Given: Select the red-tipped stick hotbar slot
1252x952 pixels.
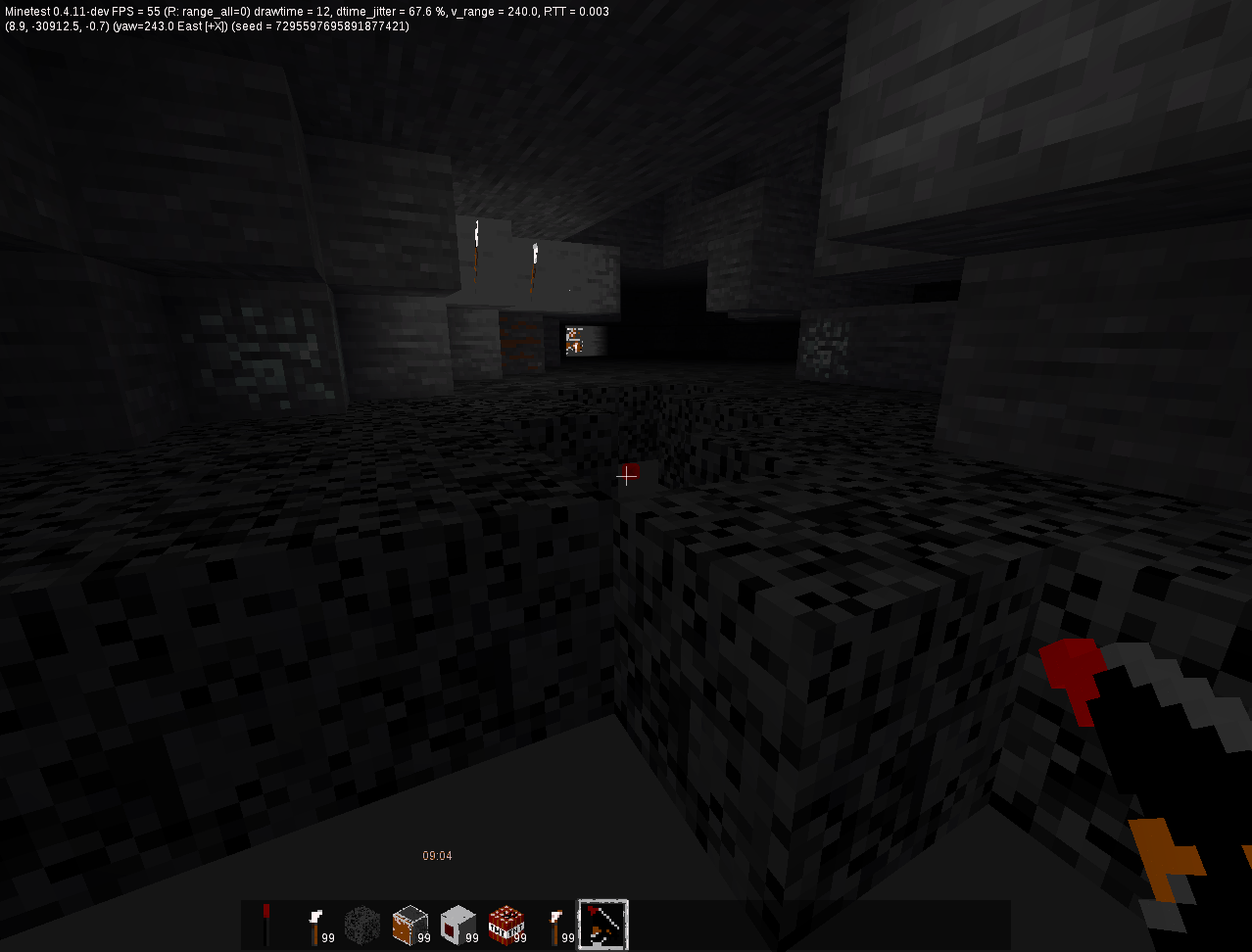Looking at the screenshot, I should click(265, 925).
